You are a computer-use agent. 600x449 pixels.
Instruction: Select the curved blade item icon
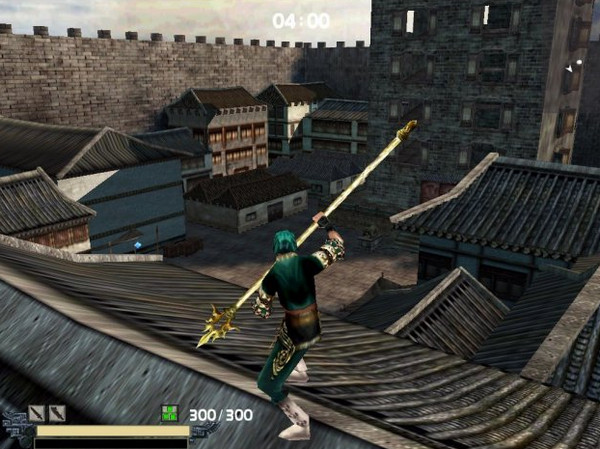pos(58,412)
